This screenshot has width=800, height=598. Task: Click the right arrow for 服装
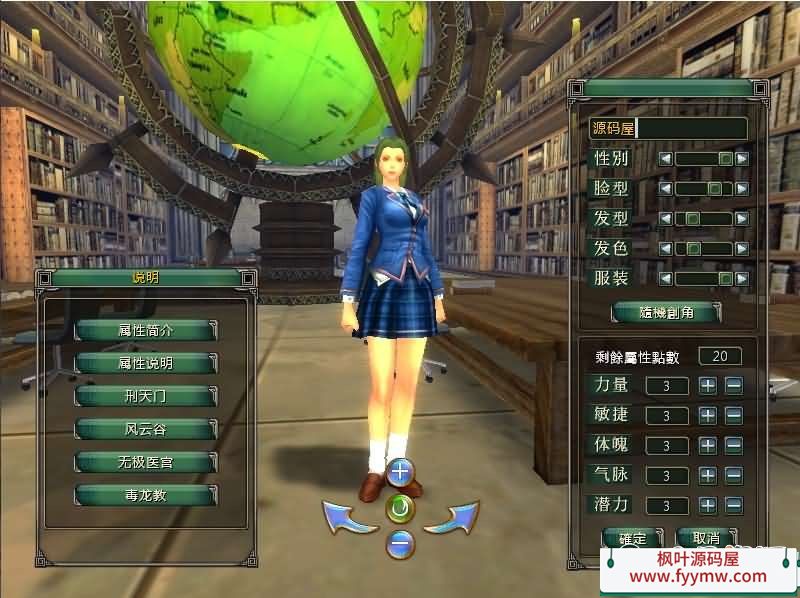(x=742, y=278)
